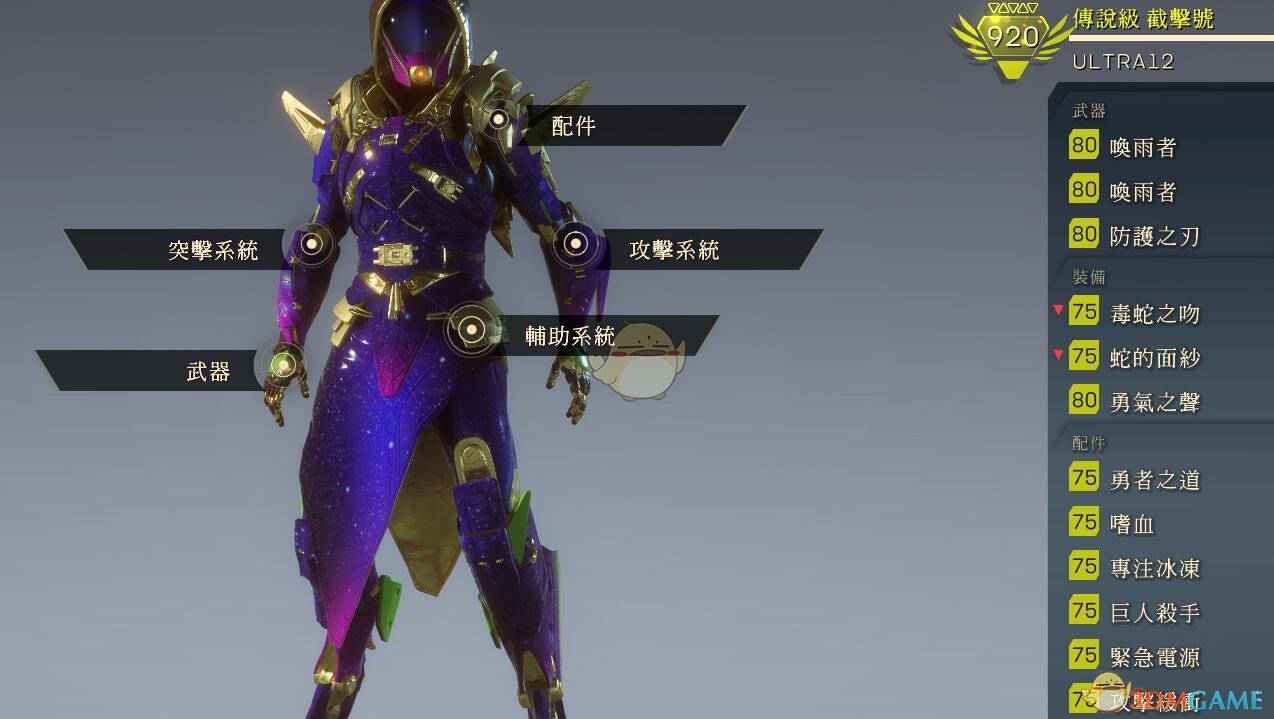This screenshot has width=1274, height=719.
Task: Select the 勇者之道 component row
Action: point(1154,480)
